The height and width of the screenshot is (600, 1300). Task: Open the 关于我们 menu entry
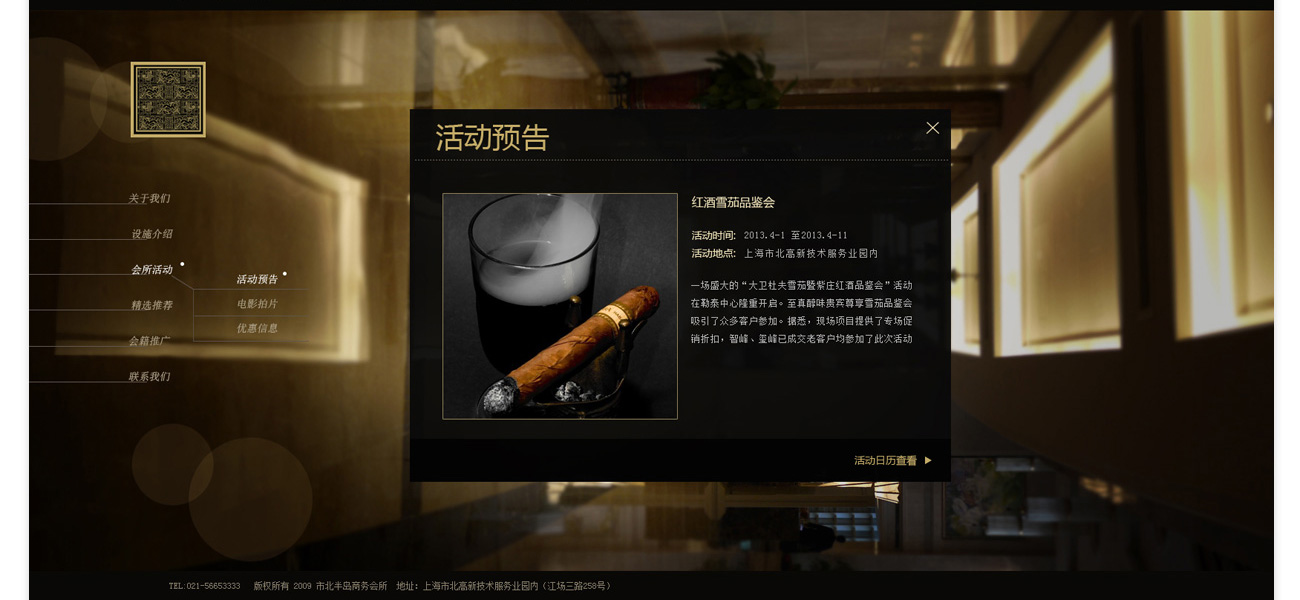[149, 199]
